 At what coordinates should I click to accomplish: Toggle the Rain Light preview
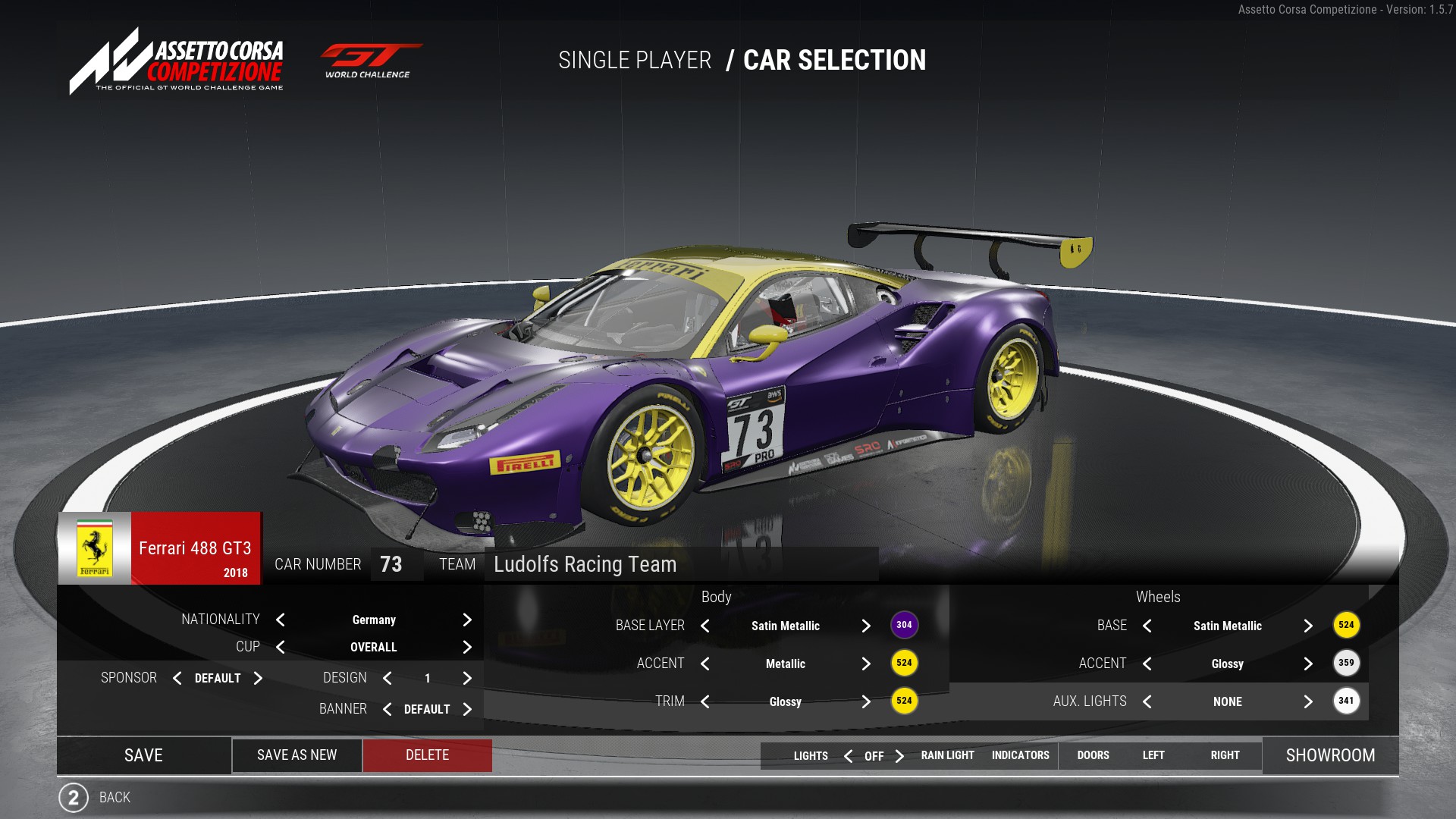click(x=947, y=756)
